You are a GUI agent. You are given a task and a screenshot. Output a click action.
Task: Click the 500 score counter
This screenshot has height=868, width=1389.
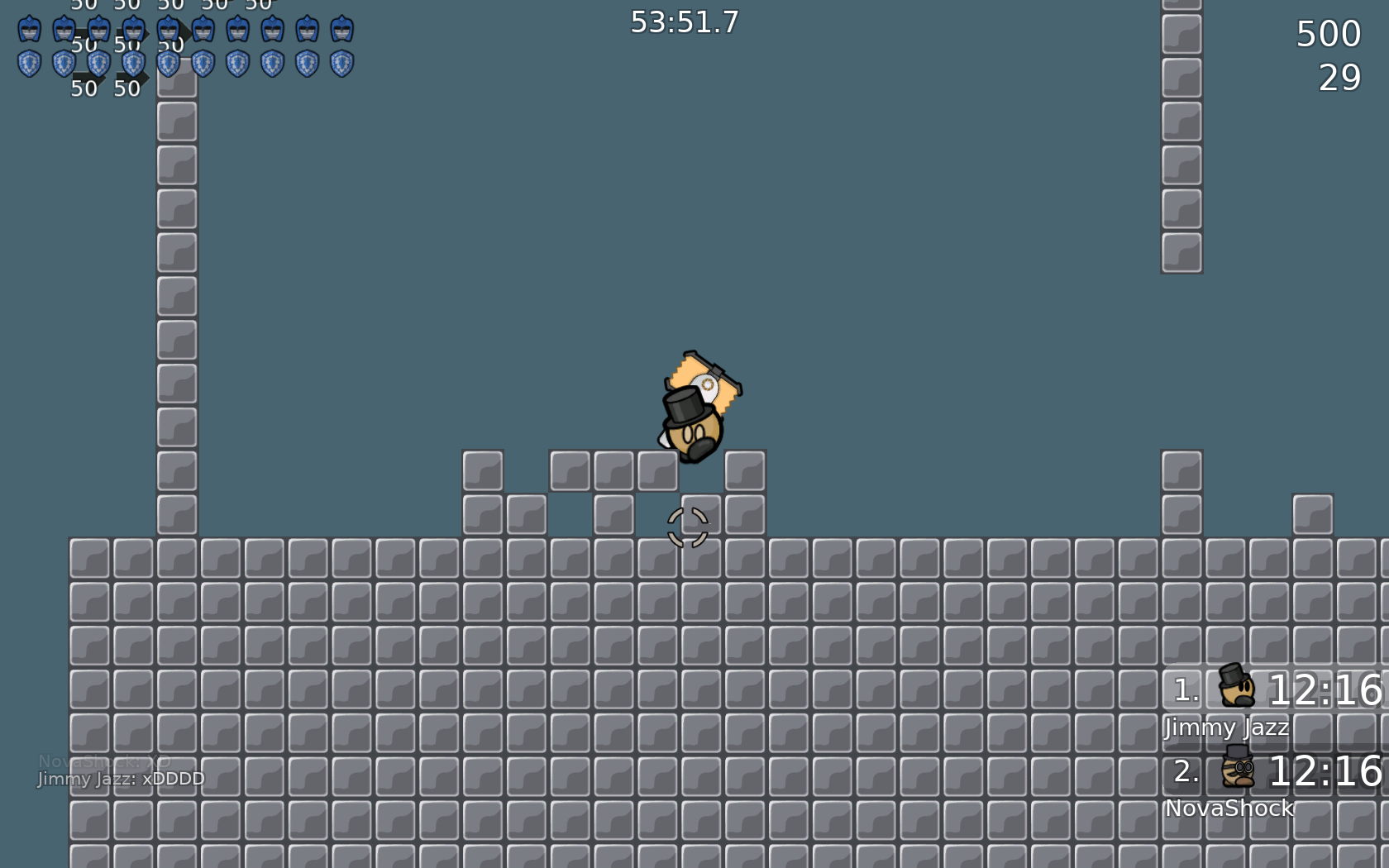tap(1327, 33)
